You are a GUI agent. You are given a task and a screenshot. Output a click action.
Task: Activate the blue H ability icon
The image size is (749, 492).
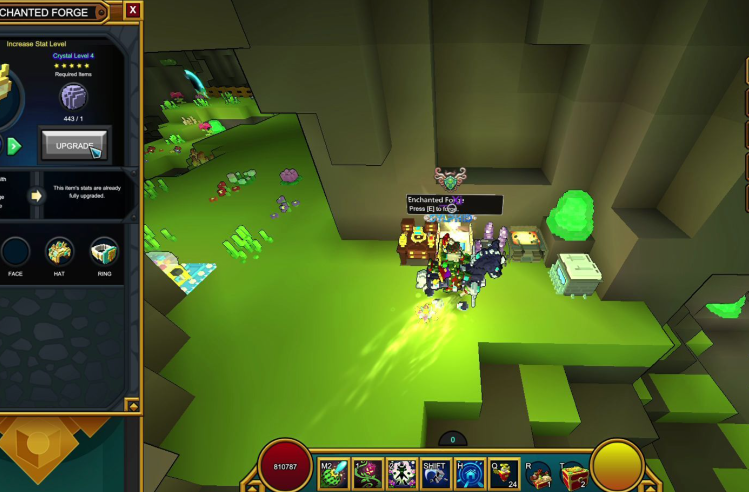470,473
